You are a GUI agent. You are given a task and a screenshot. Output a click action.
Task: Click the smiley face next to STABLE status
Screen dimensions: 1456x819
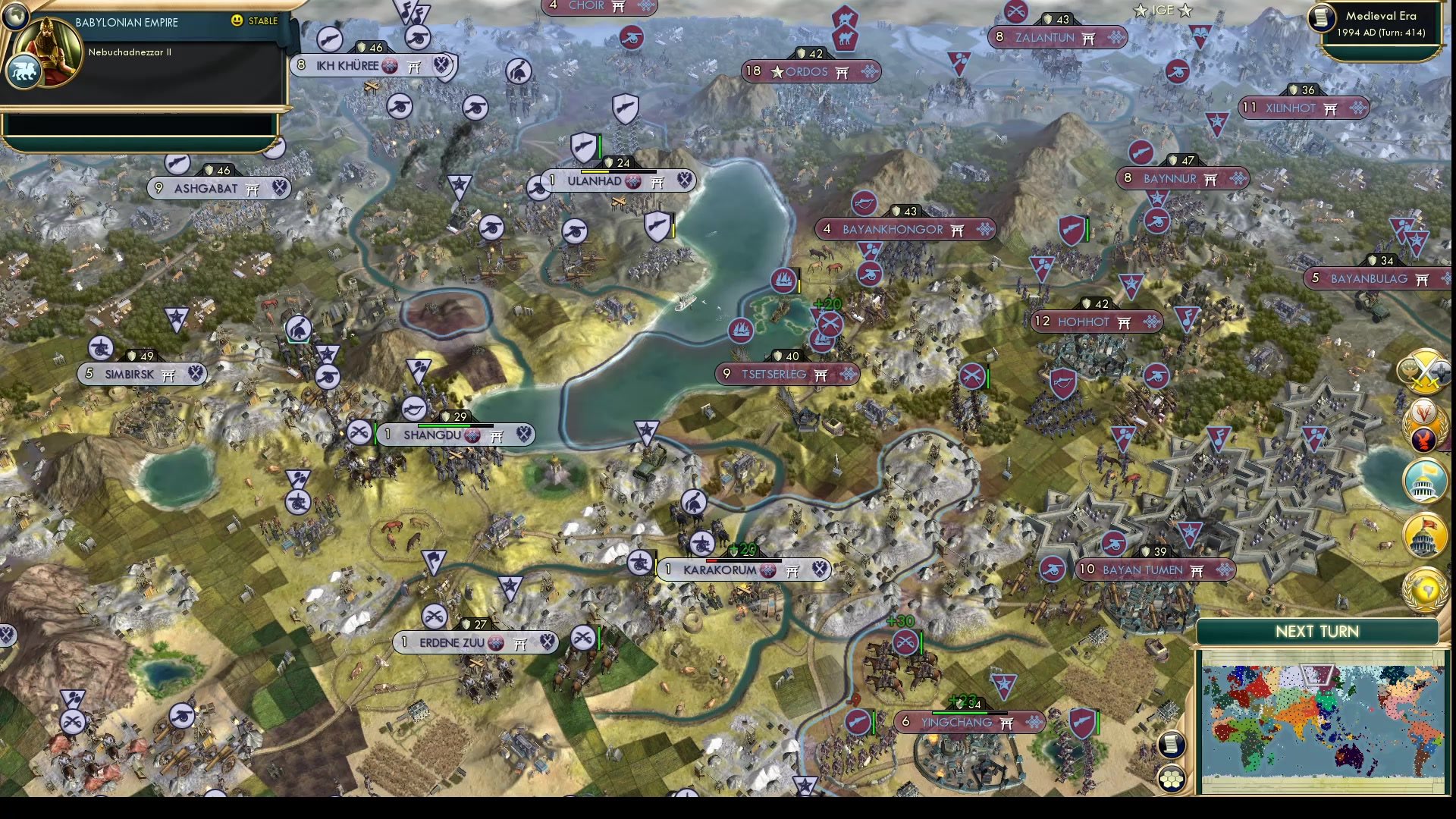tap(238, 21)
